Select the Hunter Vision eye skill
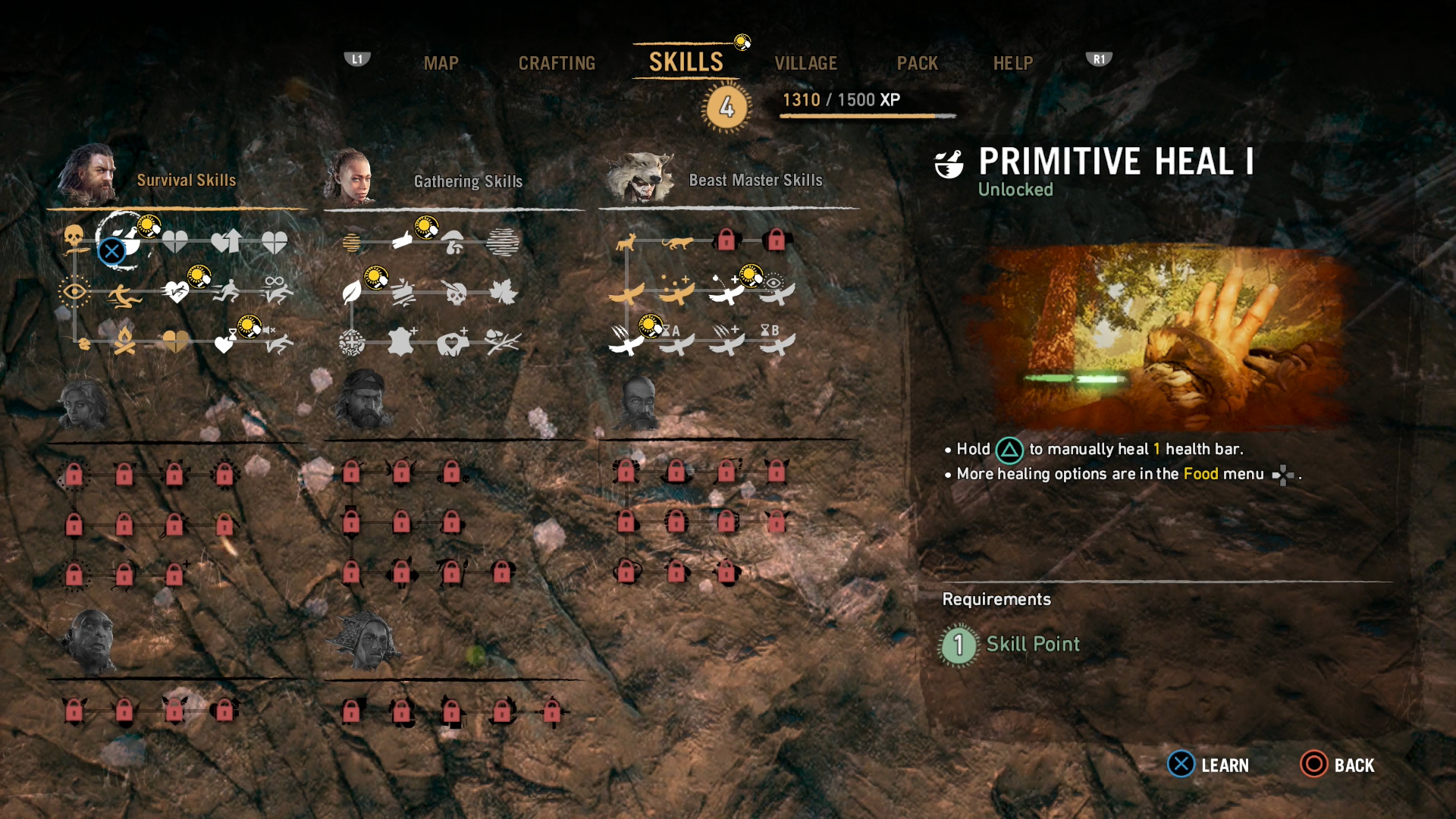This screenshot has width=1456, height=819. 74,292
